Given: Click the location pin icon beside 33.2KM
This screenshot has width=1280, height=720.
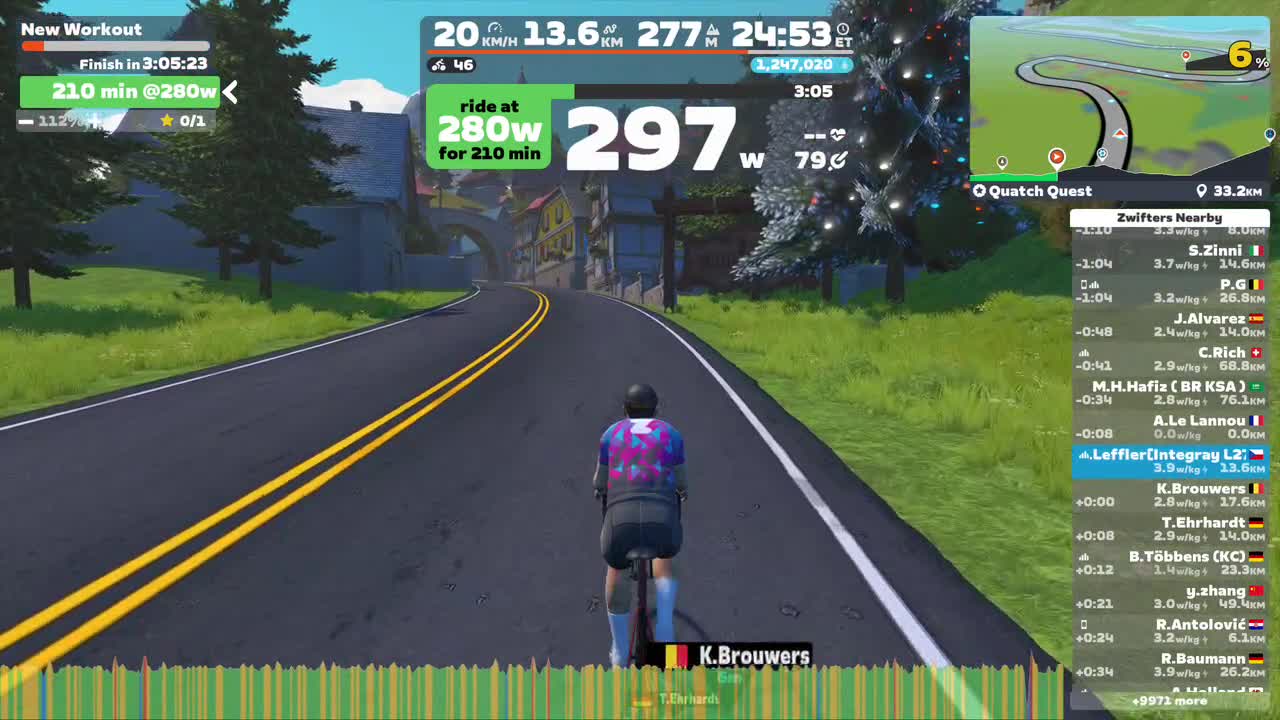Looking at the screenshot, I should click(x=1203, y=191).
